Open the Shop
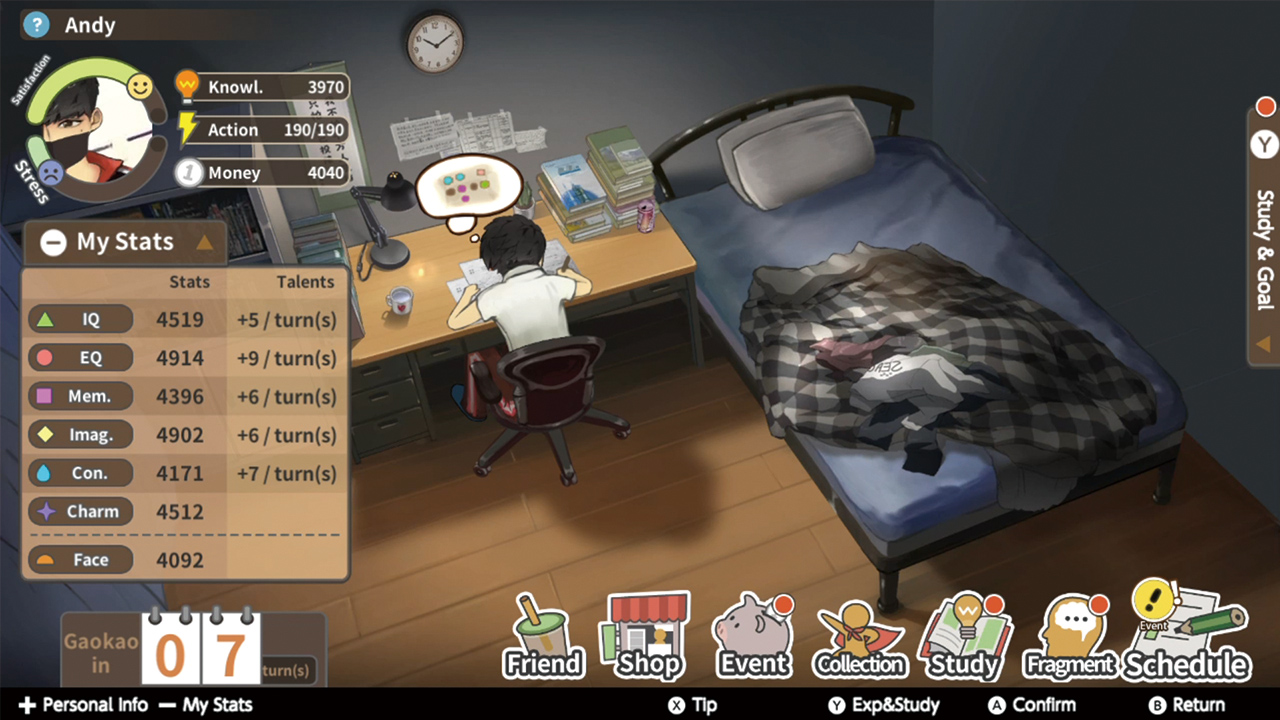 click(648, 636)
